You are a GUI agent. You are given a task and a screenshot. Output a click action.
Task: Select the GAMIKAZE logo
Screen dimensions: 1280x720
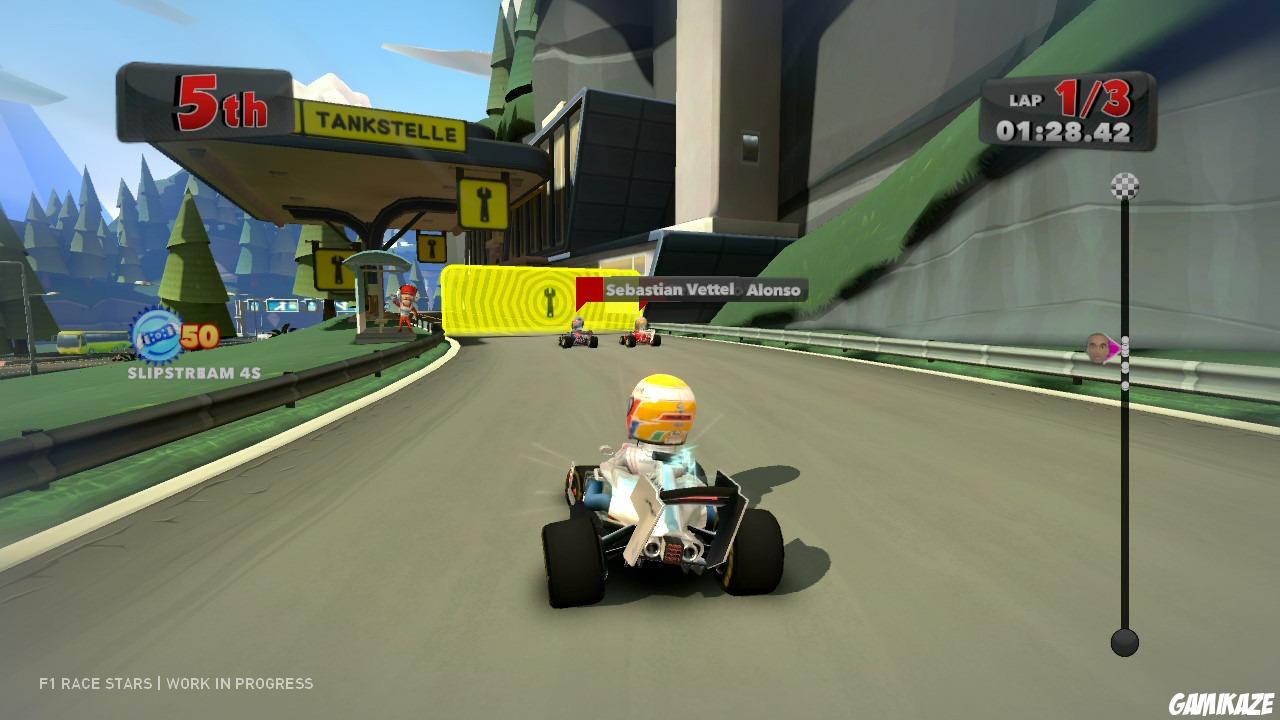[x=1224, y=705]
